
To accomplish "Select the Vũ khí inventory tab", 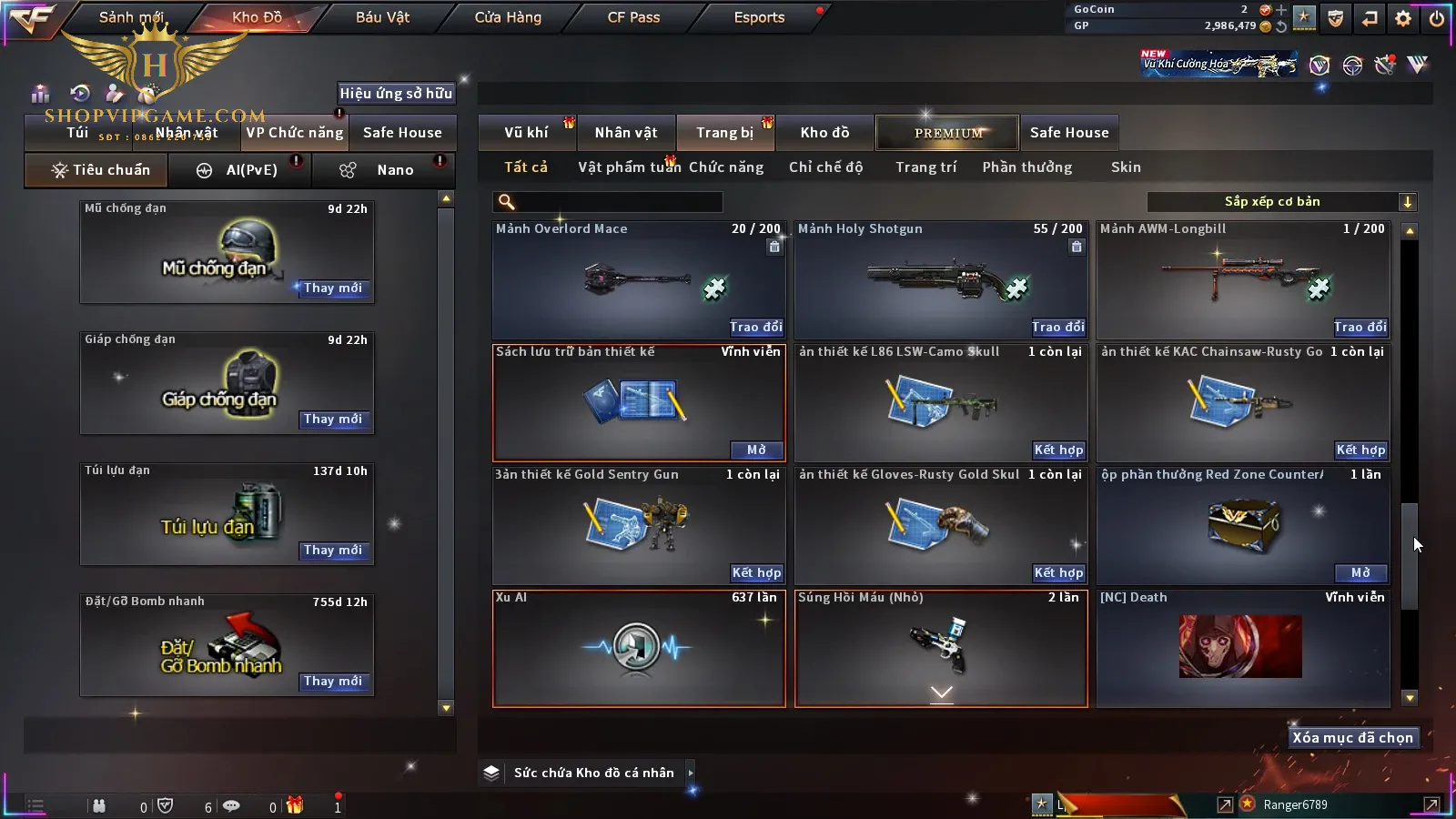I will click(526, 133).
